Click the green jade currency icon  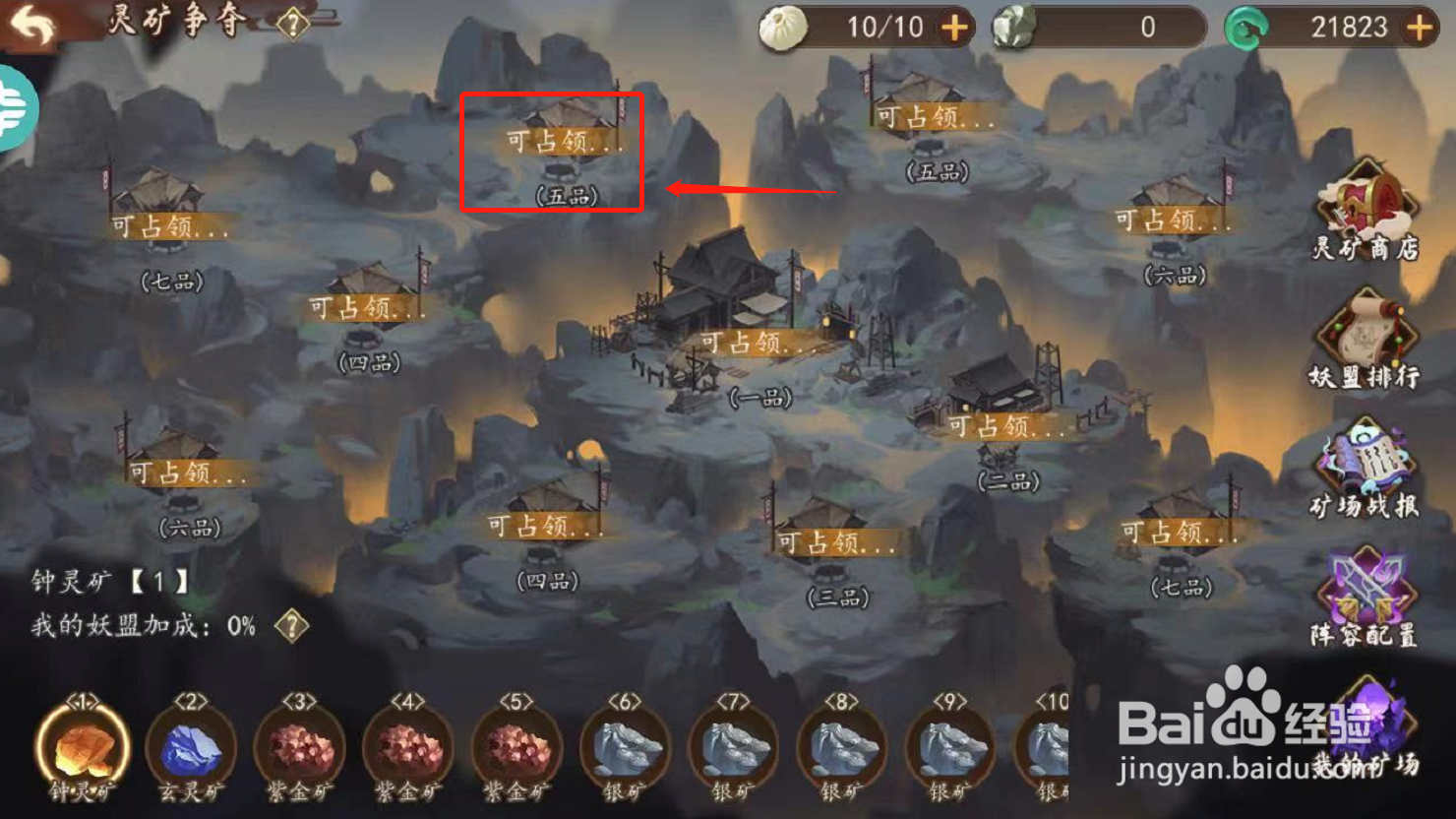point(1246,27)
